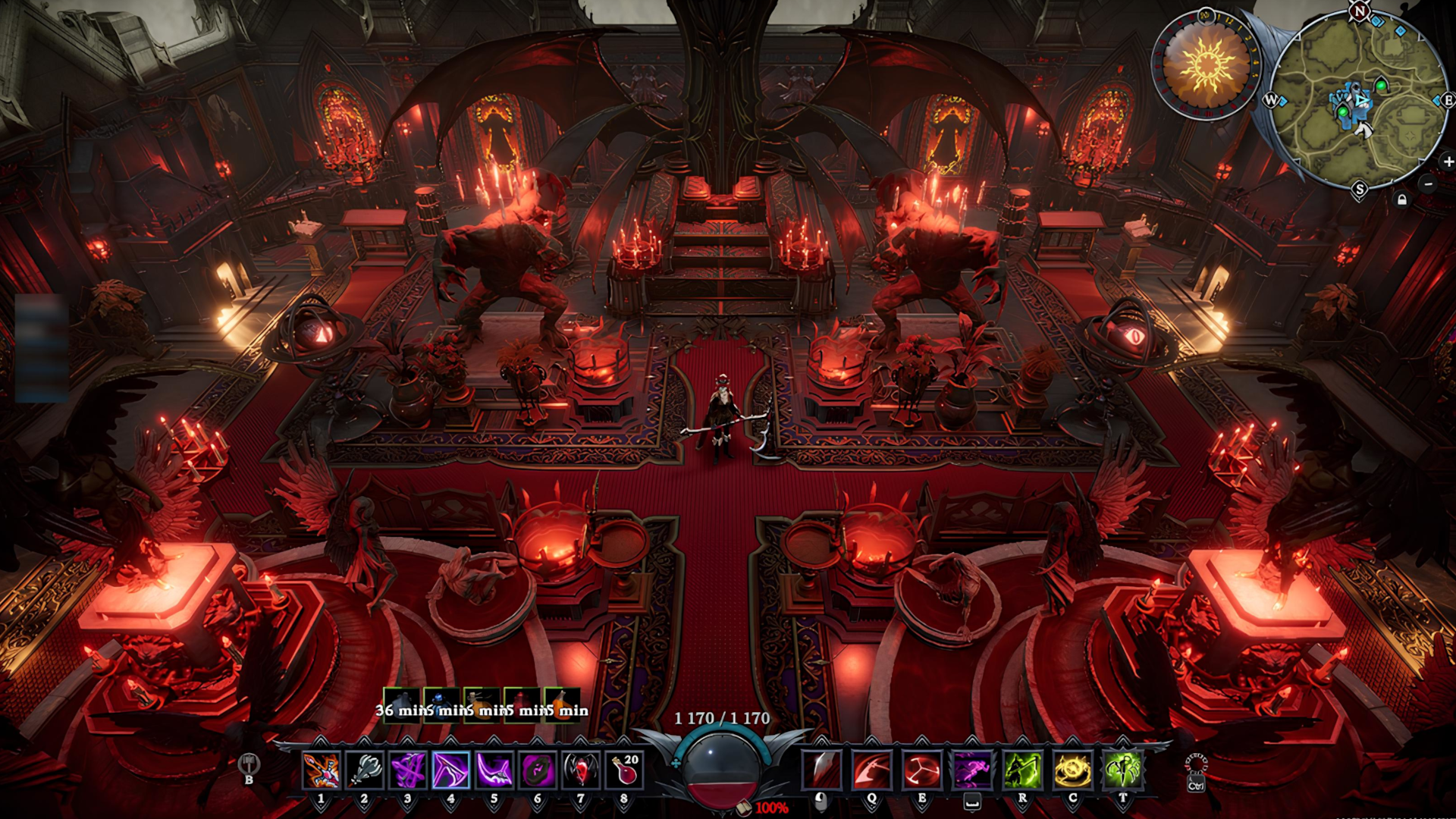Screen dimensions: 1456x819
Task: Zoom in the minimap with plus button
Action: [x=1448, y=162]
